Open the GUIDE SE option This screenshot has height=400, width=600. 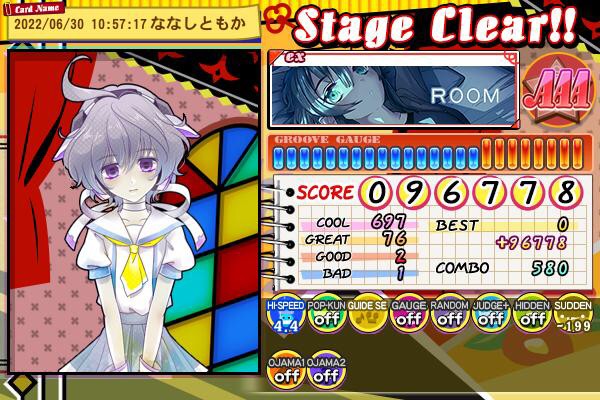point(367,319)
